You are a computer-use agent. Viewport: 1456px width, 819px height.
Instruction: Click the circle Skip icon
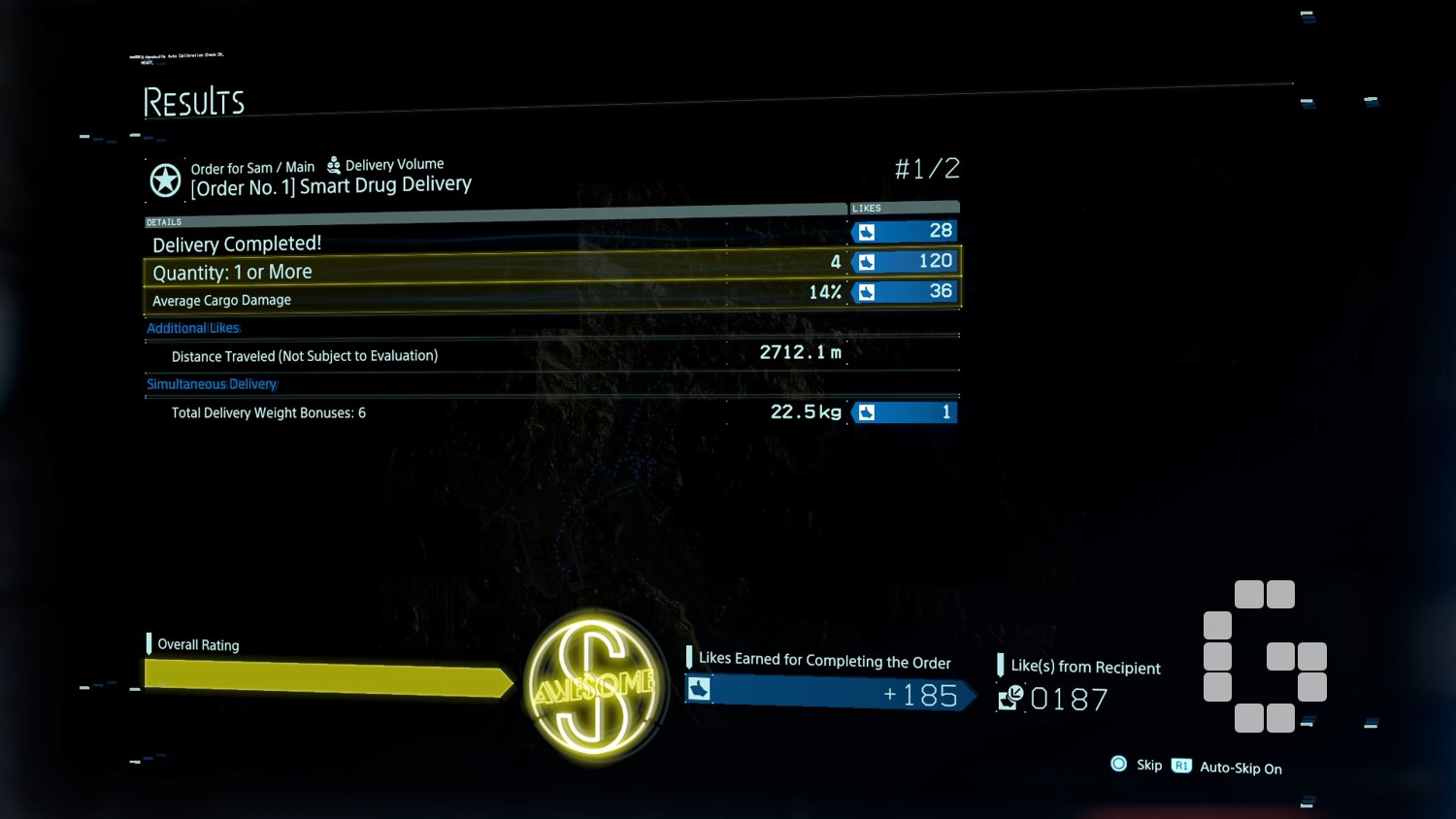tap(1120, 765)
